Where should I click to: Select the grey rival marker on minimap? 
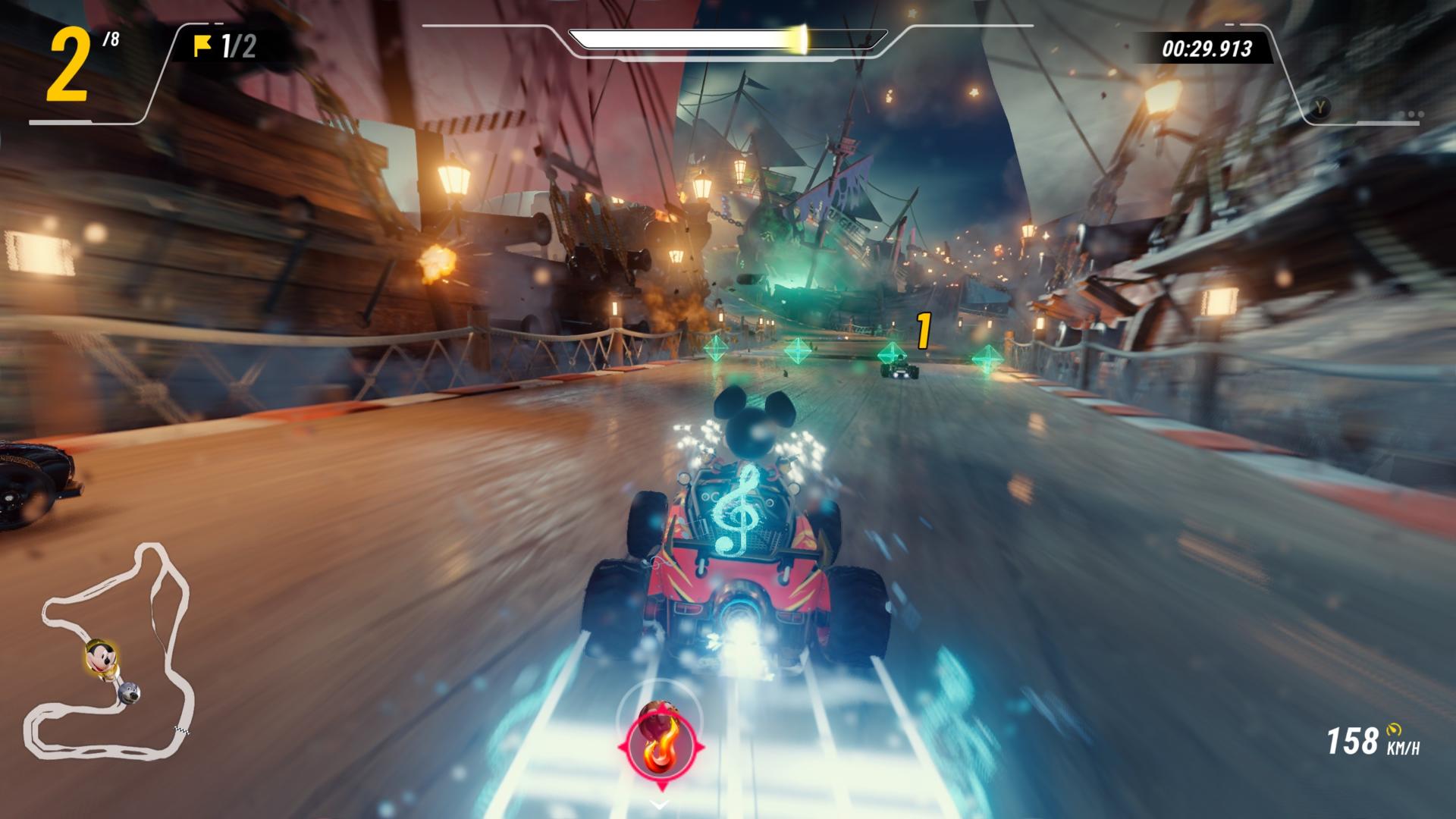(128, 692)
